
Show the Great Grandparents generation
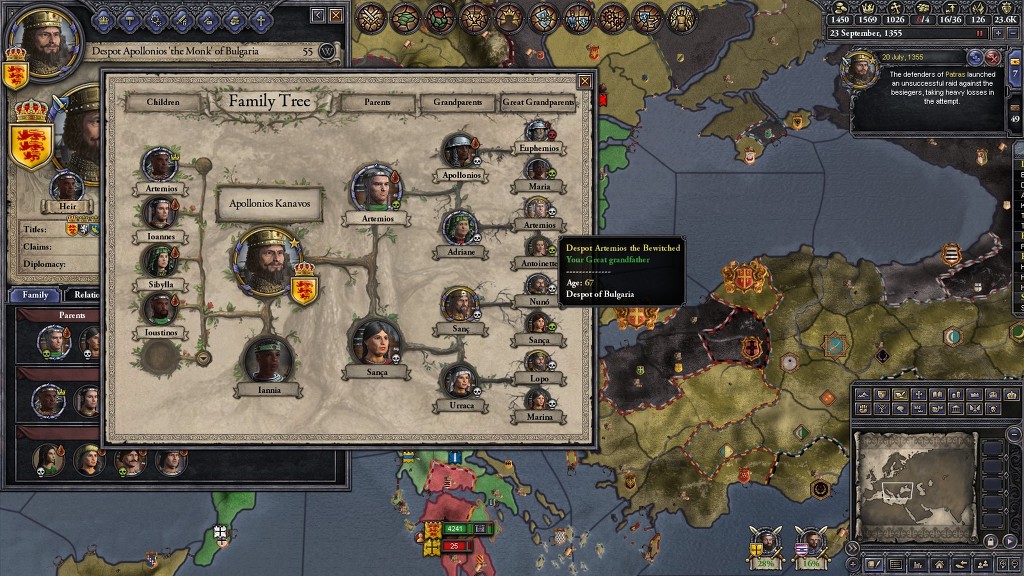click(539, 102)
